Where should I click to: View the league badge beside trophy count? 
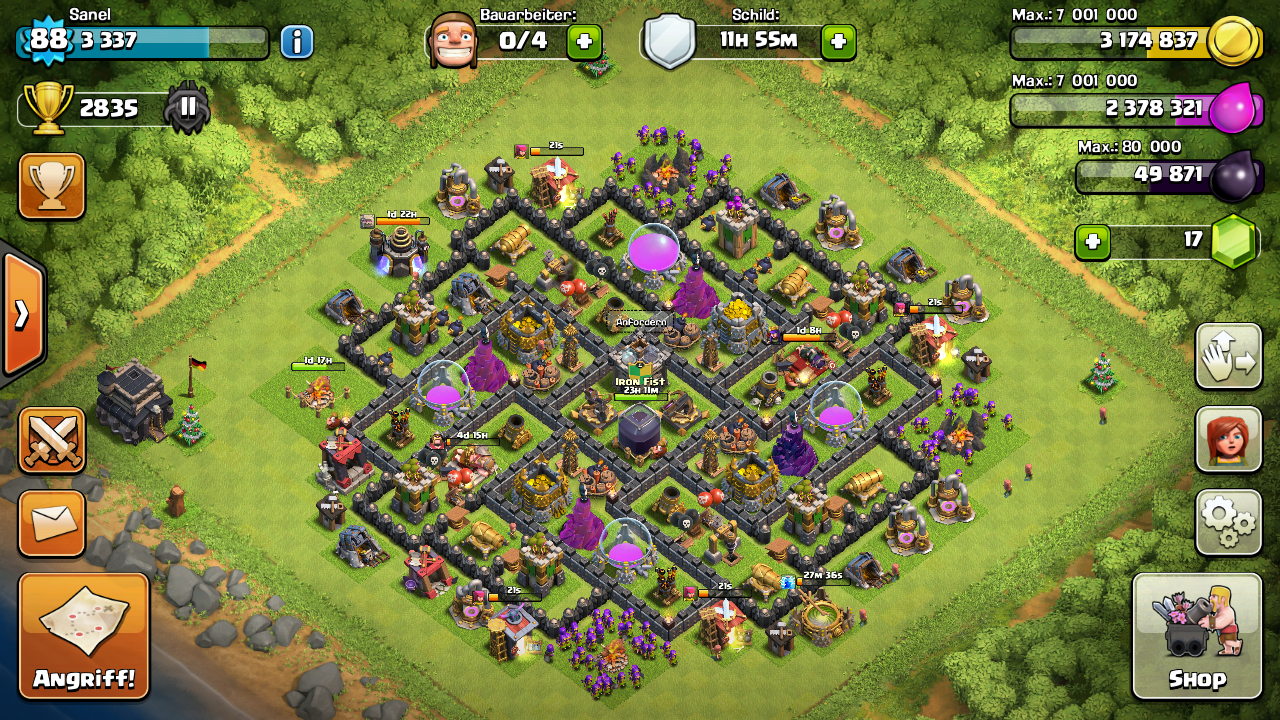187,108
